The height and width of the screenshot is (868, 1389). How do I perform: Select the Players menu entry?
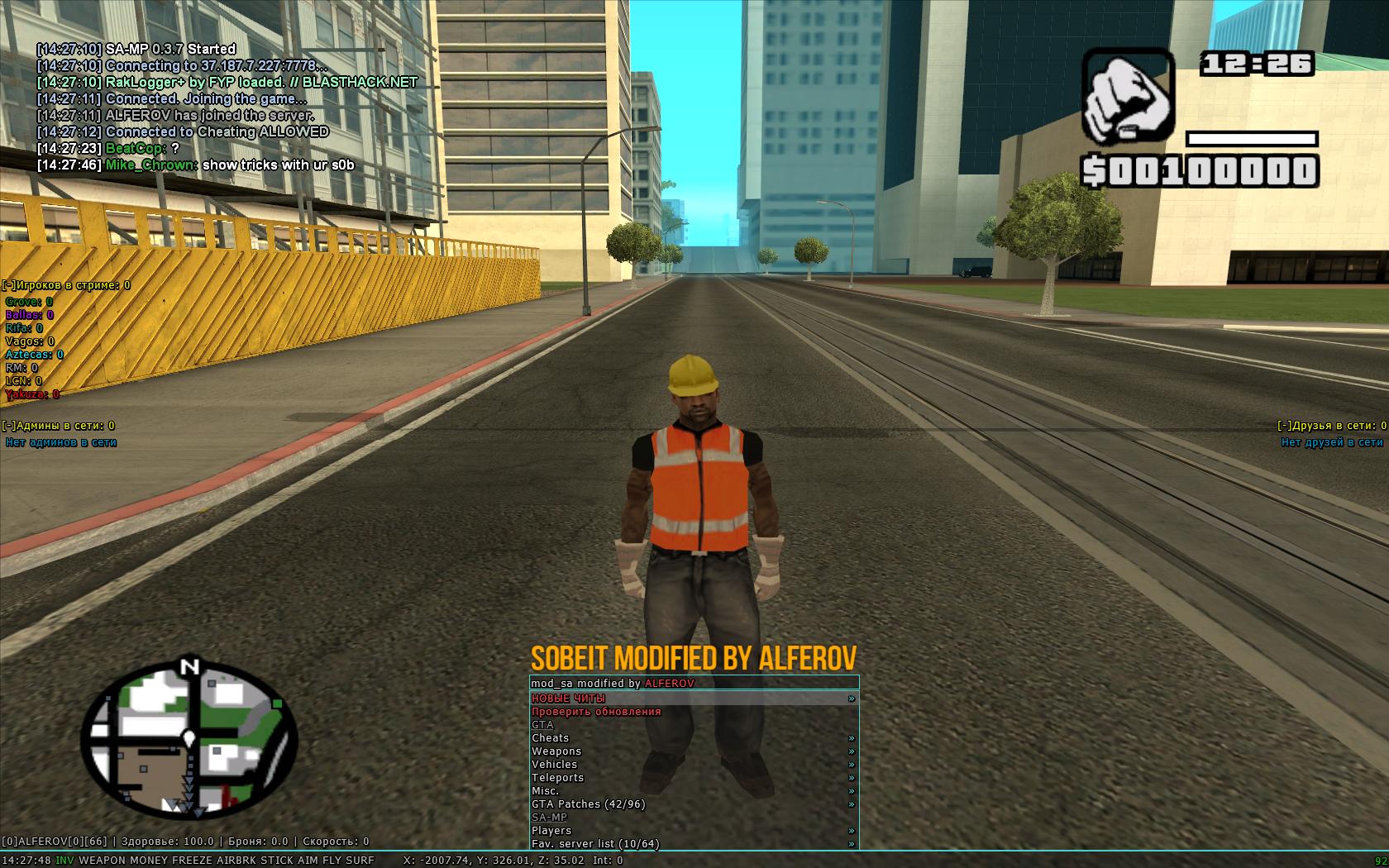click(x=551, y=831)
